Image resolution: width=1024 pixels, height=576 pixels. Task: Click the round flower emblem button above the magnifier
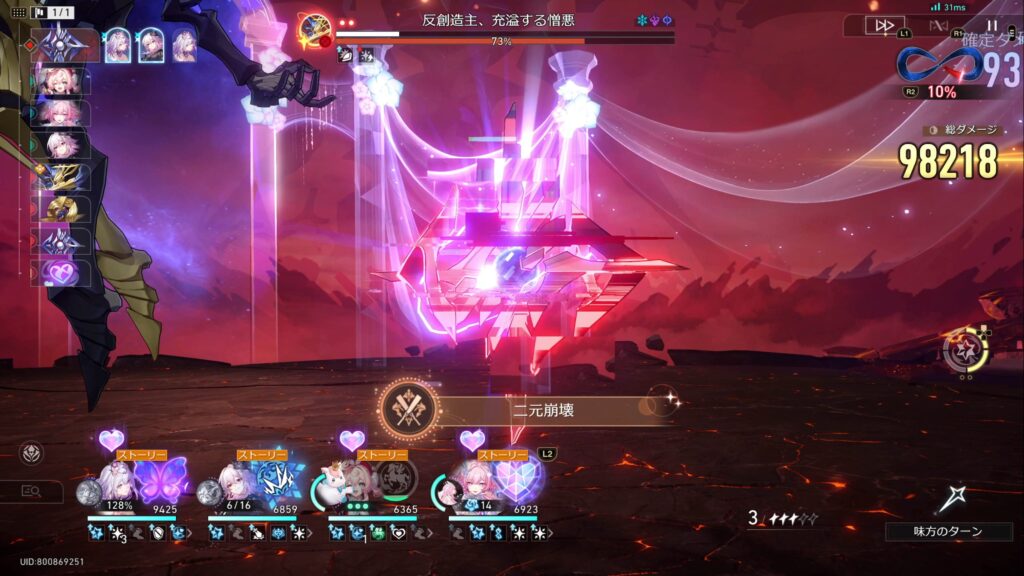[31, 452]
